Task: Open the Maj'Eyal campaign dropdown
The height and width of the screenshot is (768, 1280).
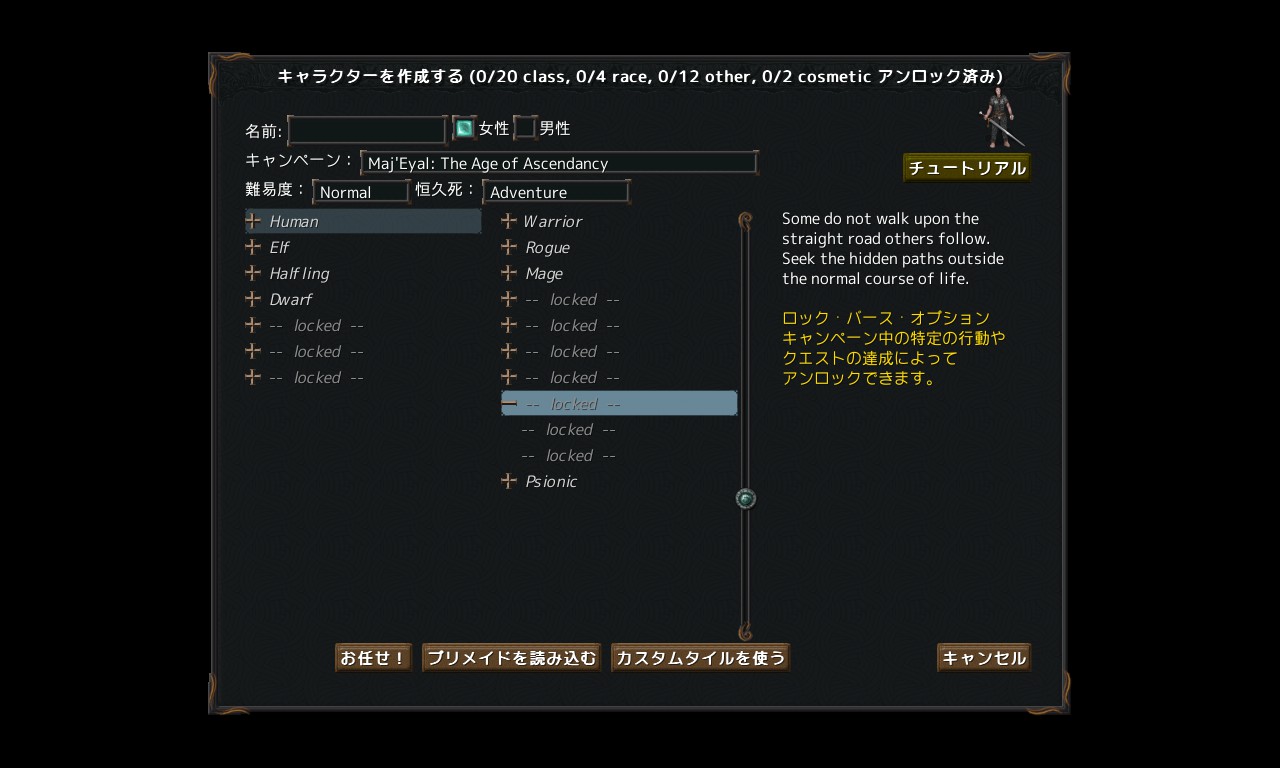Action: click(557, 163)
